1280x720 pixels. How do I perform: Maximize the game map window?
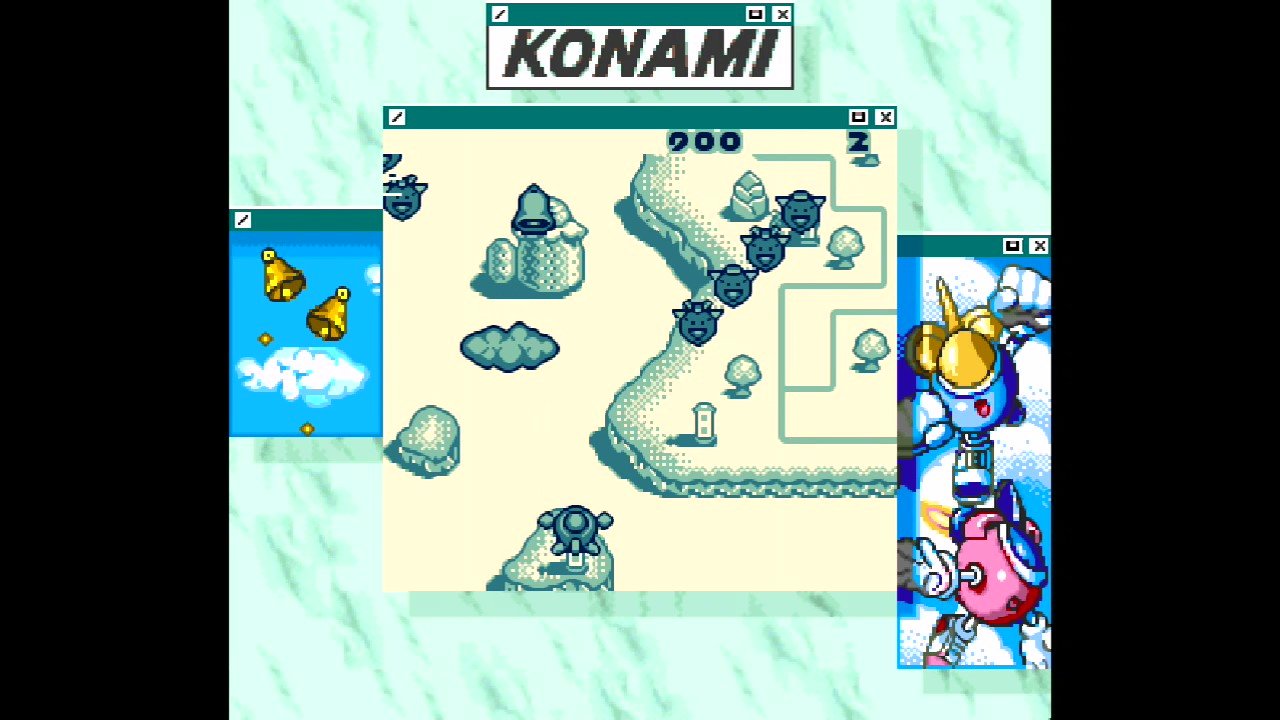tap(857, 117)
